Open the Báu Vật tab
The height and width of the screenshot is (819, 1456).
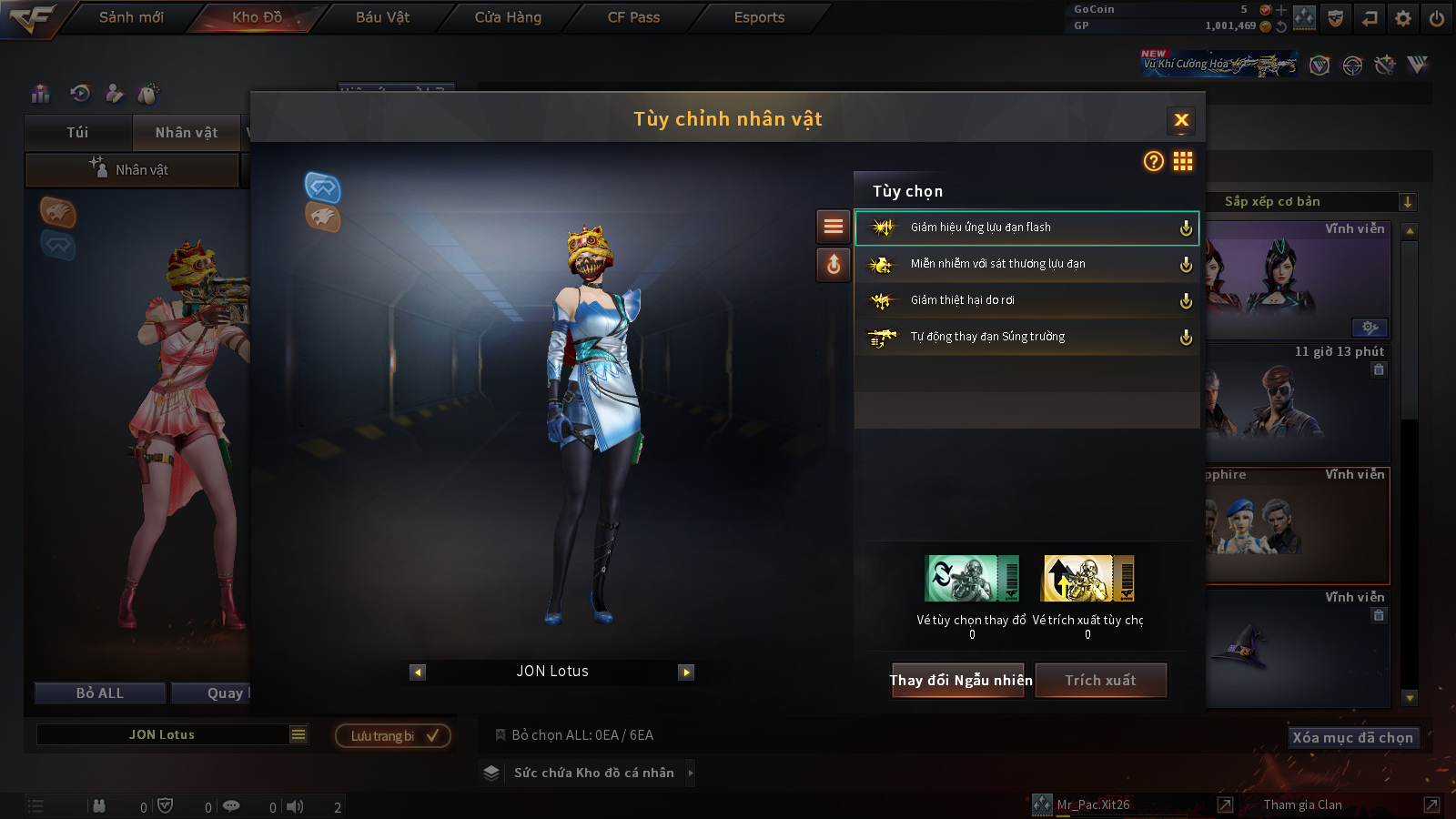point(382,17)
